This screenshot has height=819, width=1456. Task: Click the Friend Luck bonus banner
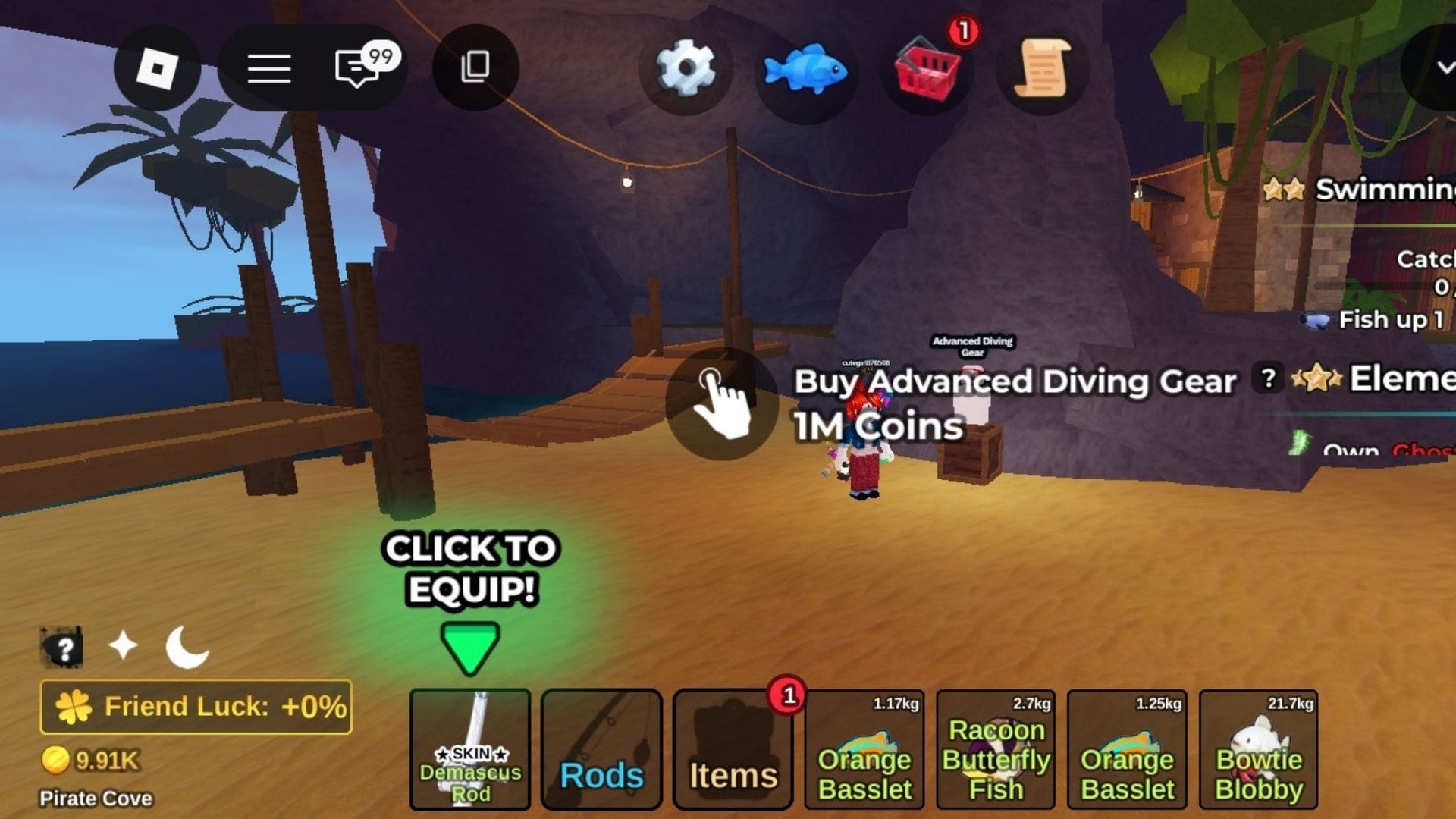(196, 707)
